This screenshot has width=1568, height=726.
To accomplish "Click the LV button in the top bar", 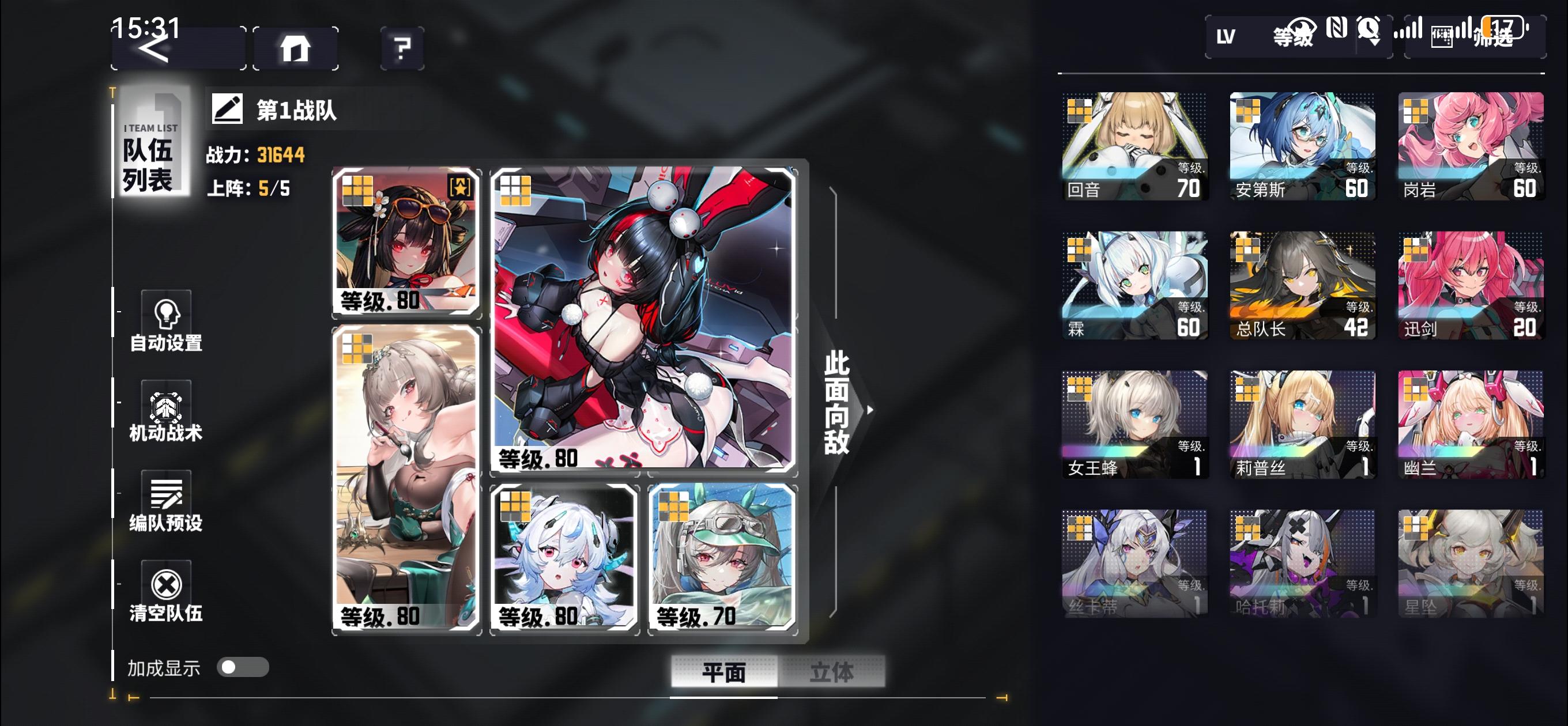I will [x=1226, y=37].
